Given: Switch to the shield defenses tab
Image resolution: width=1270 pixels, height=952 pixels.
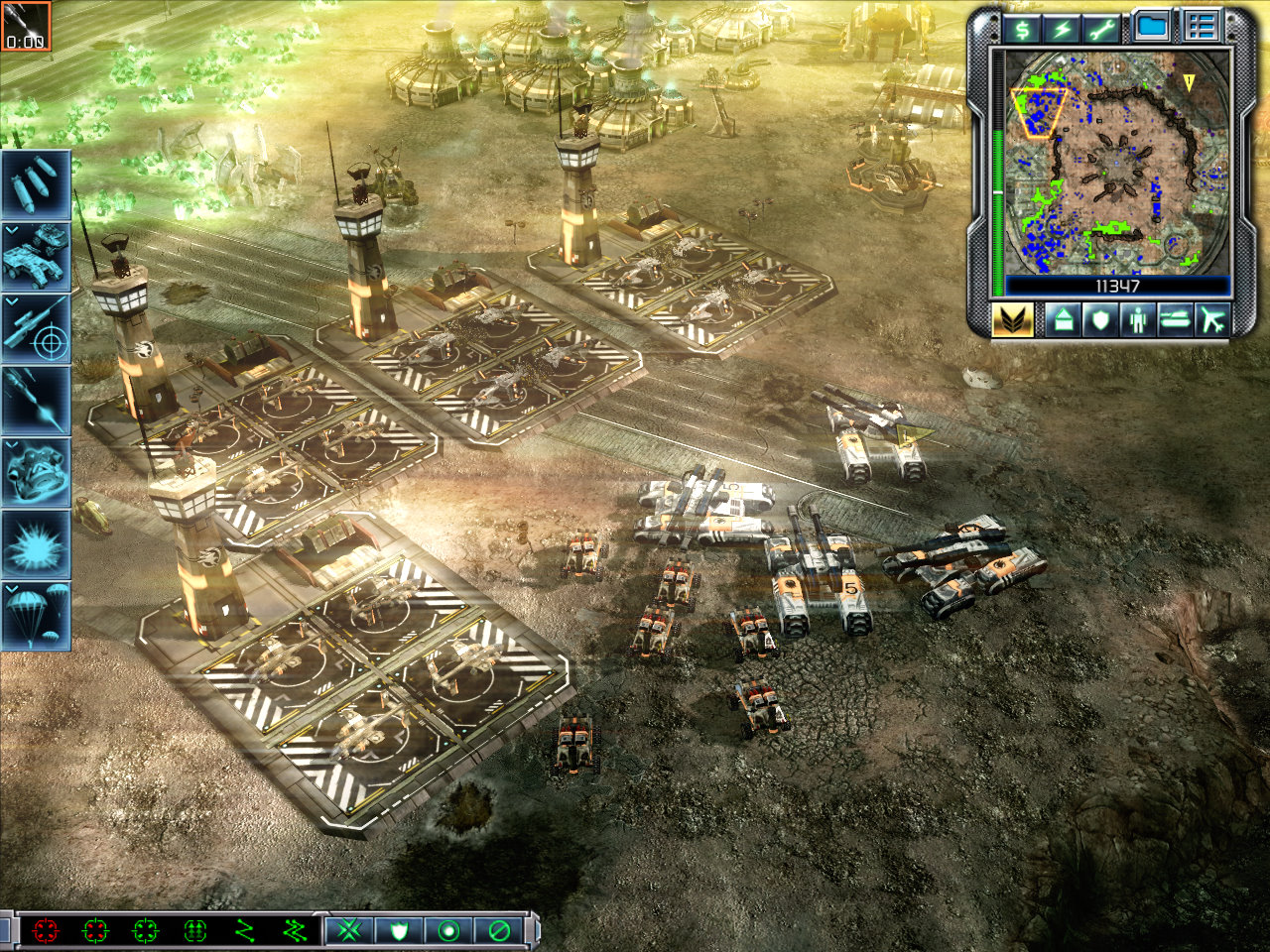Looking at the screenshot, I should click(1099, 320).
